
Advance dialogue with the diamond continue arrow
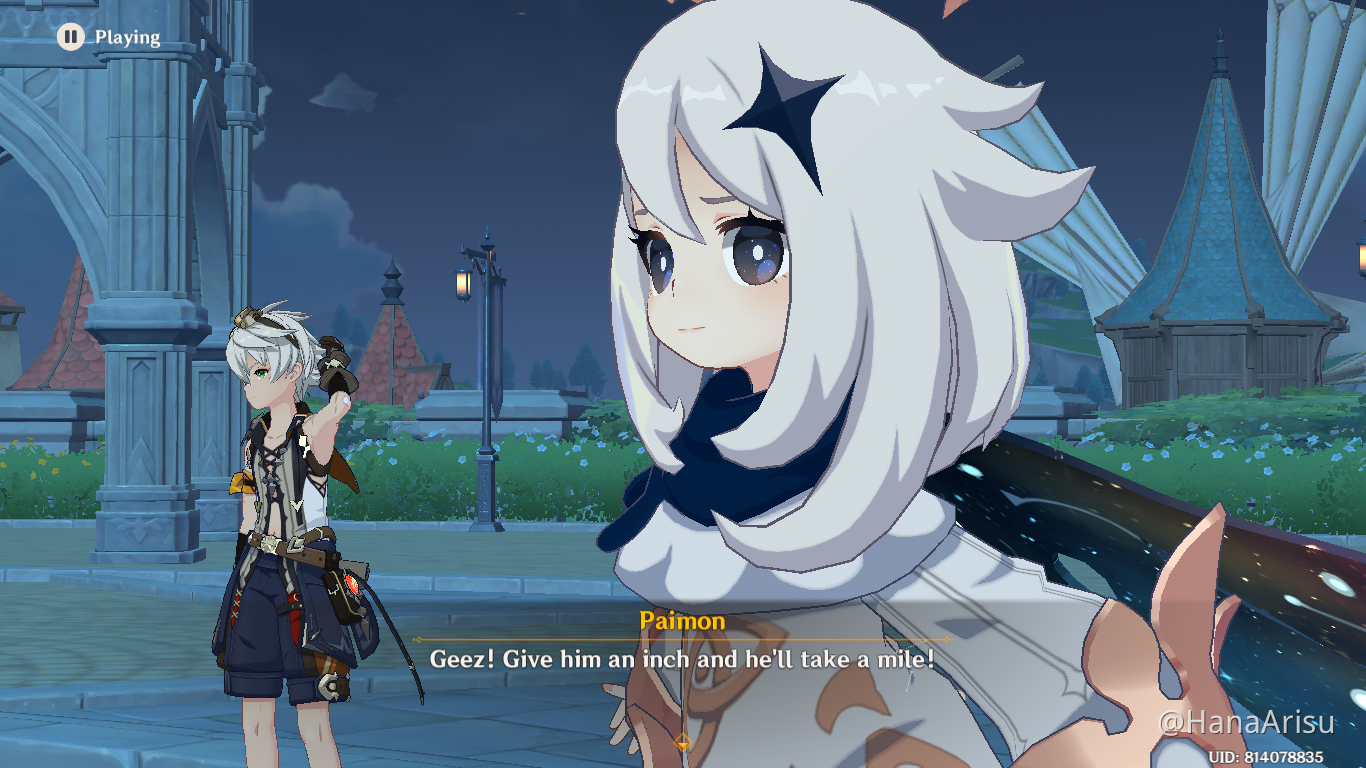pyautogui.click(x=682, y=742)
